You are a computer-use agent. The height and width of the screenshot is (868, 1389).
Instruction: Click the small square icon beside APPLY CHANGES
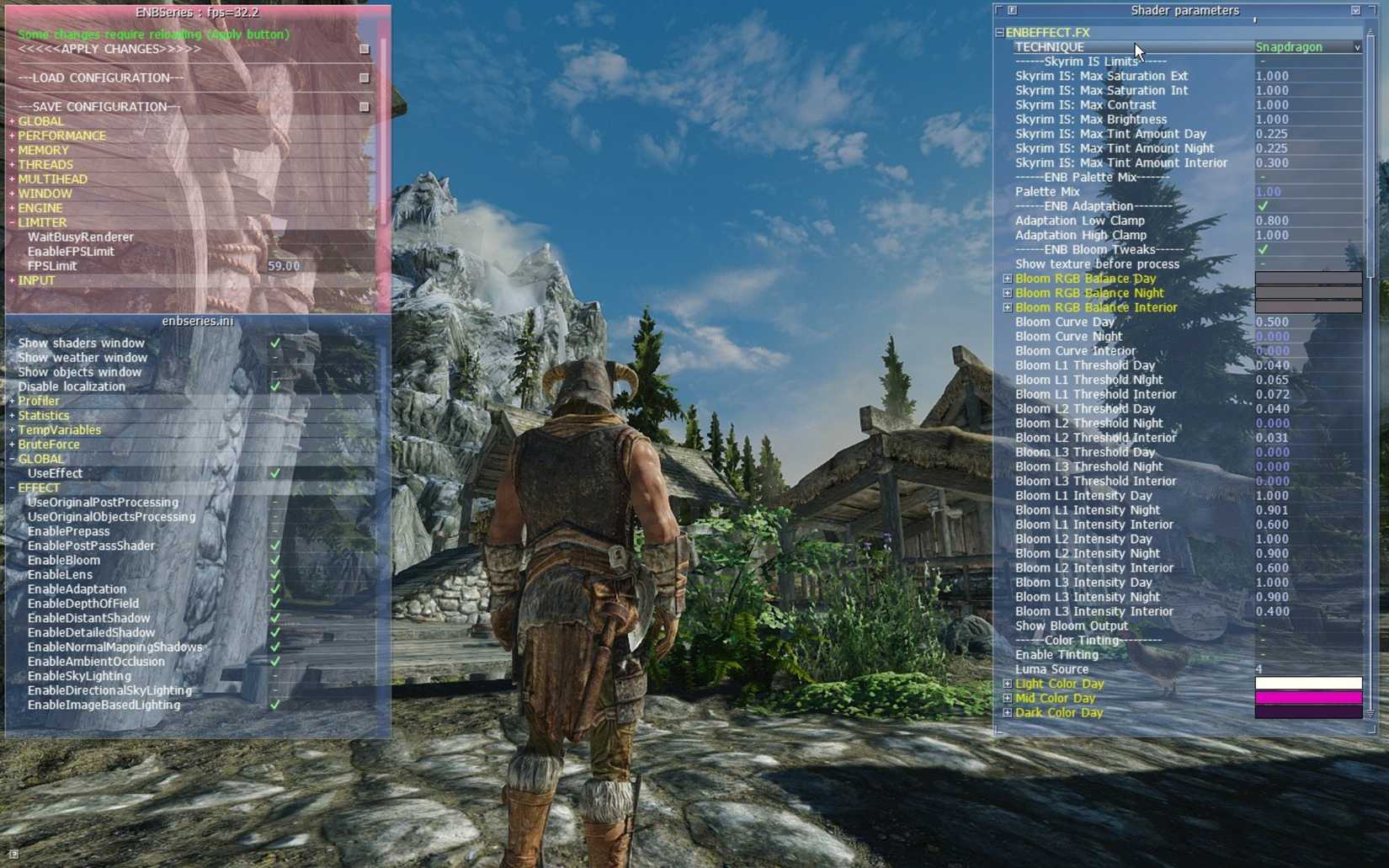coord(365,49)
